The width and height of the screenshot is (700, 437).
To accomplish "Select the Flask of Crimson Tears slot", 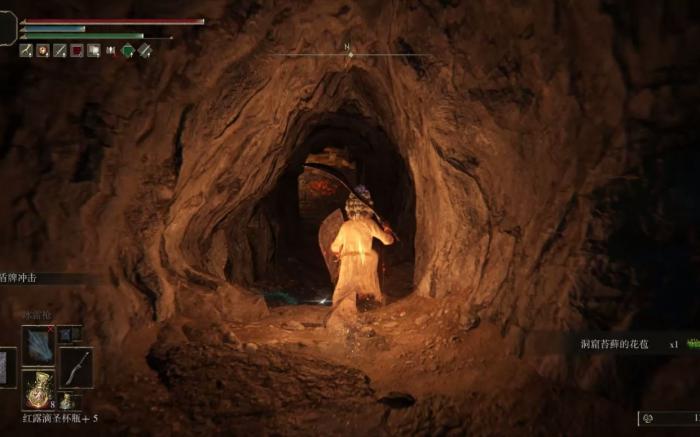I will point(39,388).
